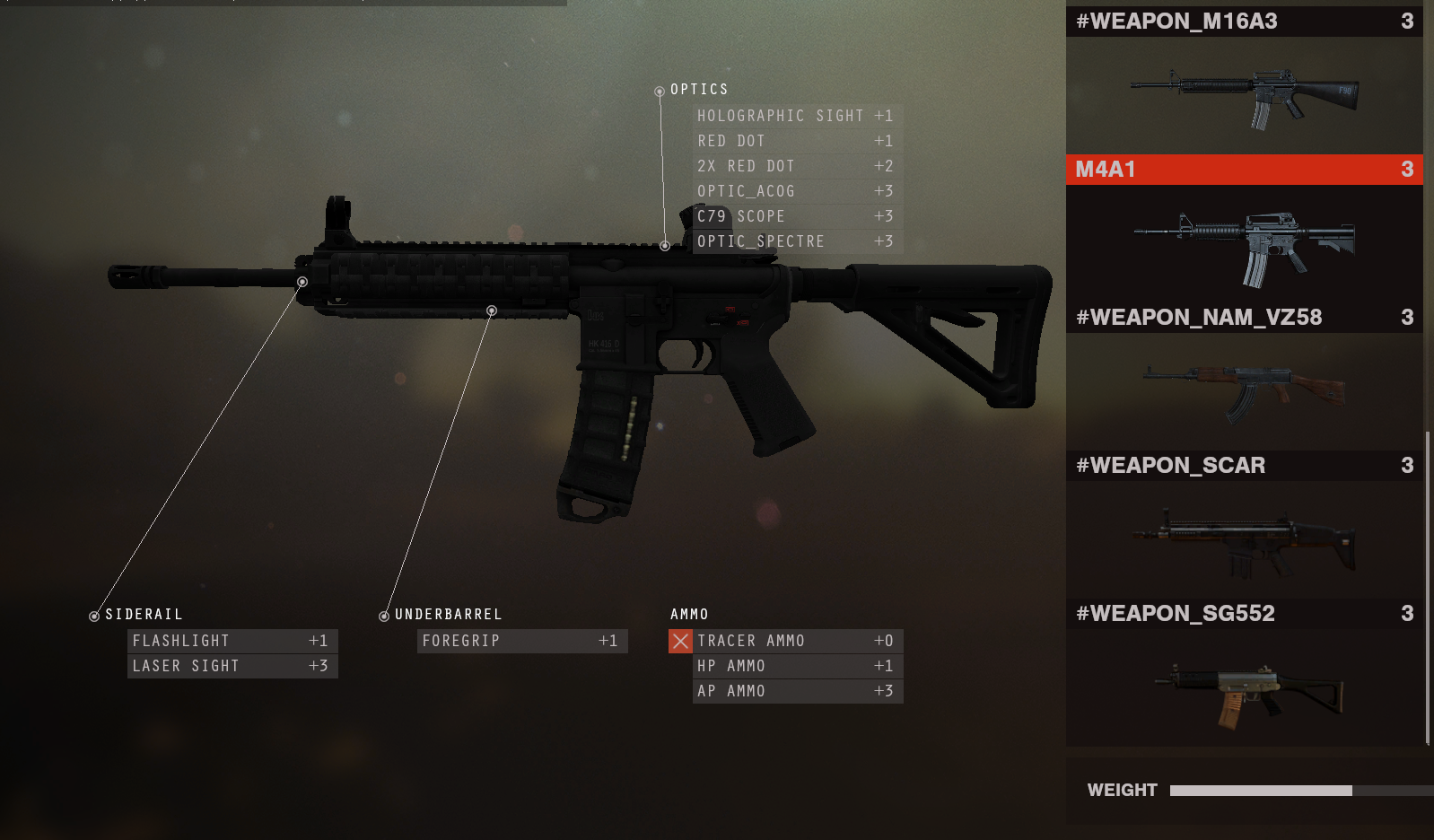Select the SCAR weapon
This screenshot has width=1434, height=840.
coord(1244,537)
